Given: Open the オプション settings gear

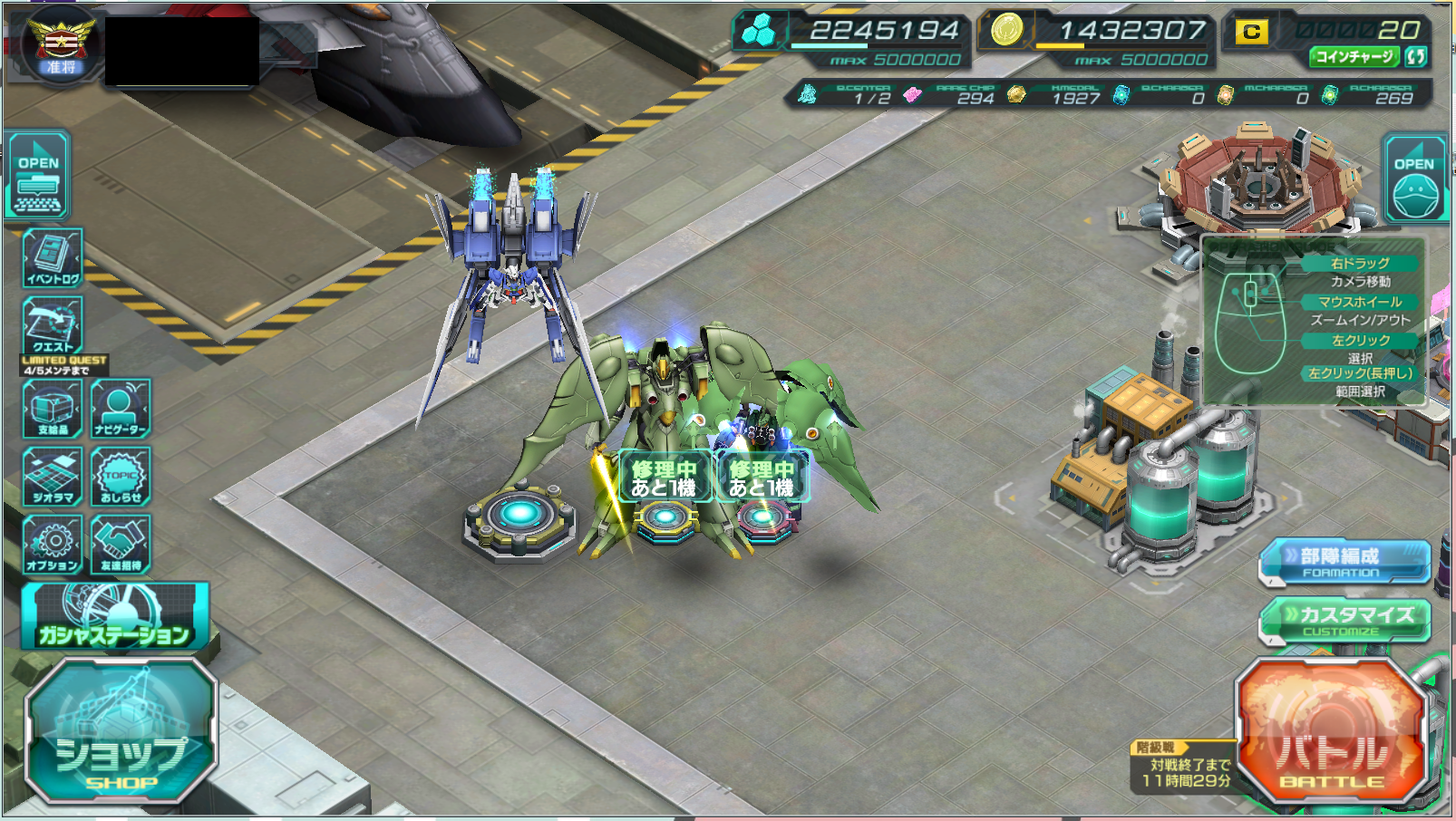Looking at the screenshot, I should pos(53,545).
